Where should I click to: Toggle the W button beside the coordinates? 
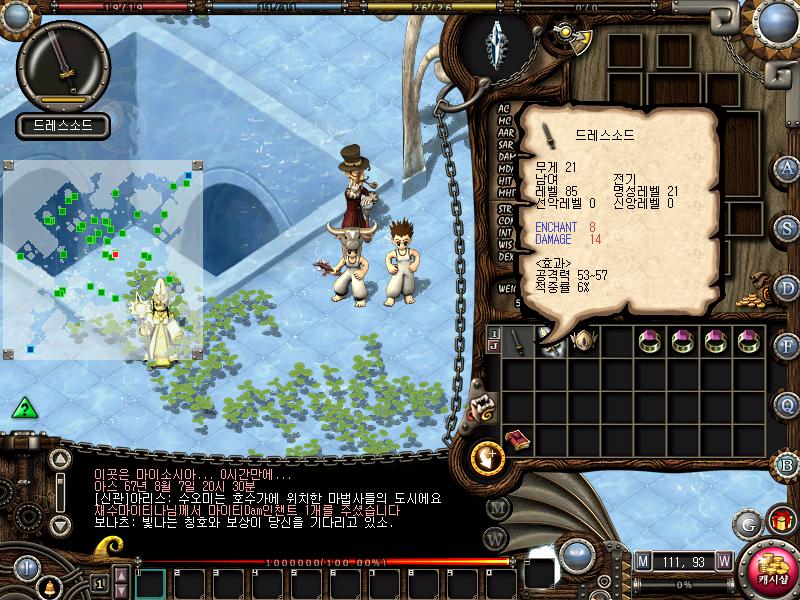pos(723,561)
